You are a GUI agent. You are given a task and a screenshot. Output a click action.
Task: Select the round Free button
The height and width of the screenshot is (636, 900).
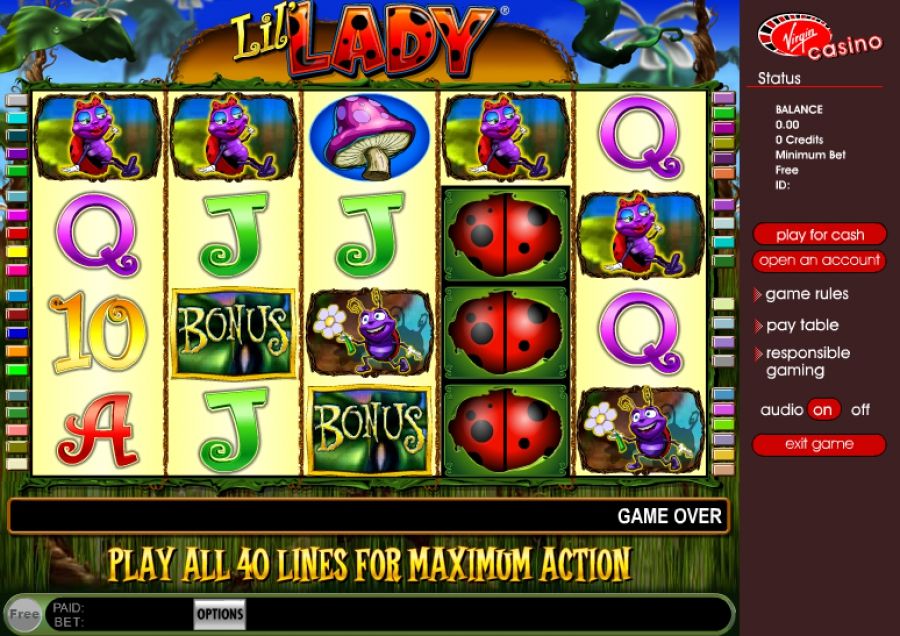(x=24, y=614)
